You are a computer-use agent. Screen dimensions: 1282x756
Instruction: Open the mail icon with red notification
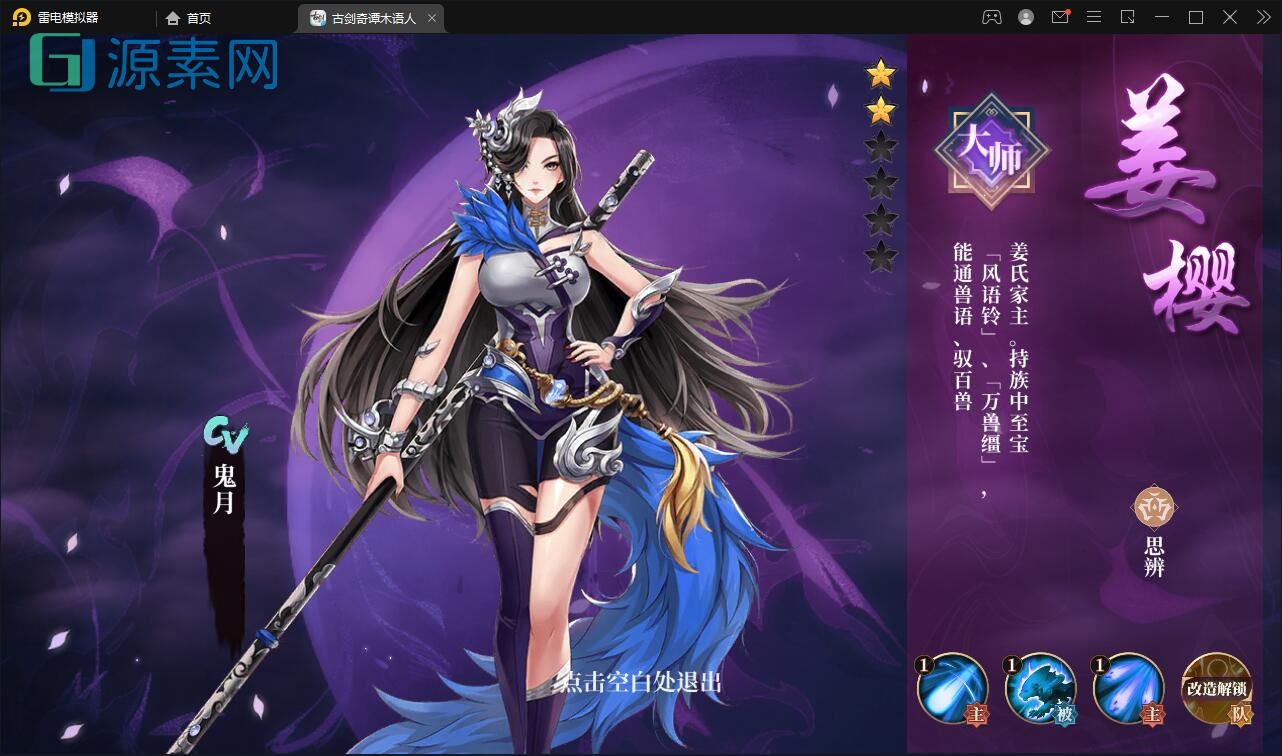click(x=1060, y=17)
